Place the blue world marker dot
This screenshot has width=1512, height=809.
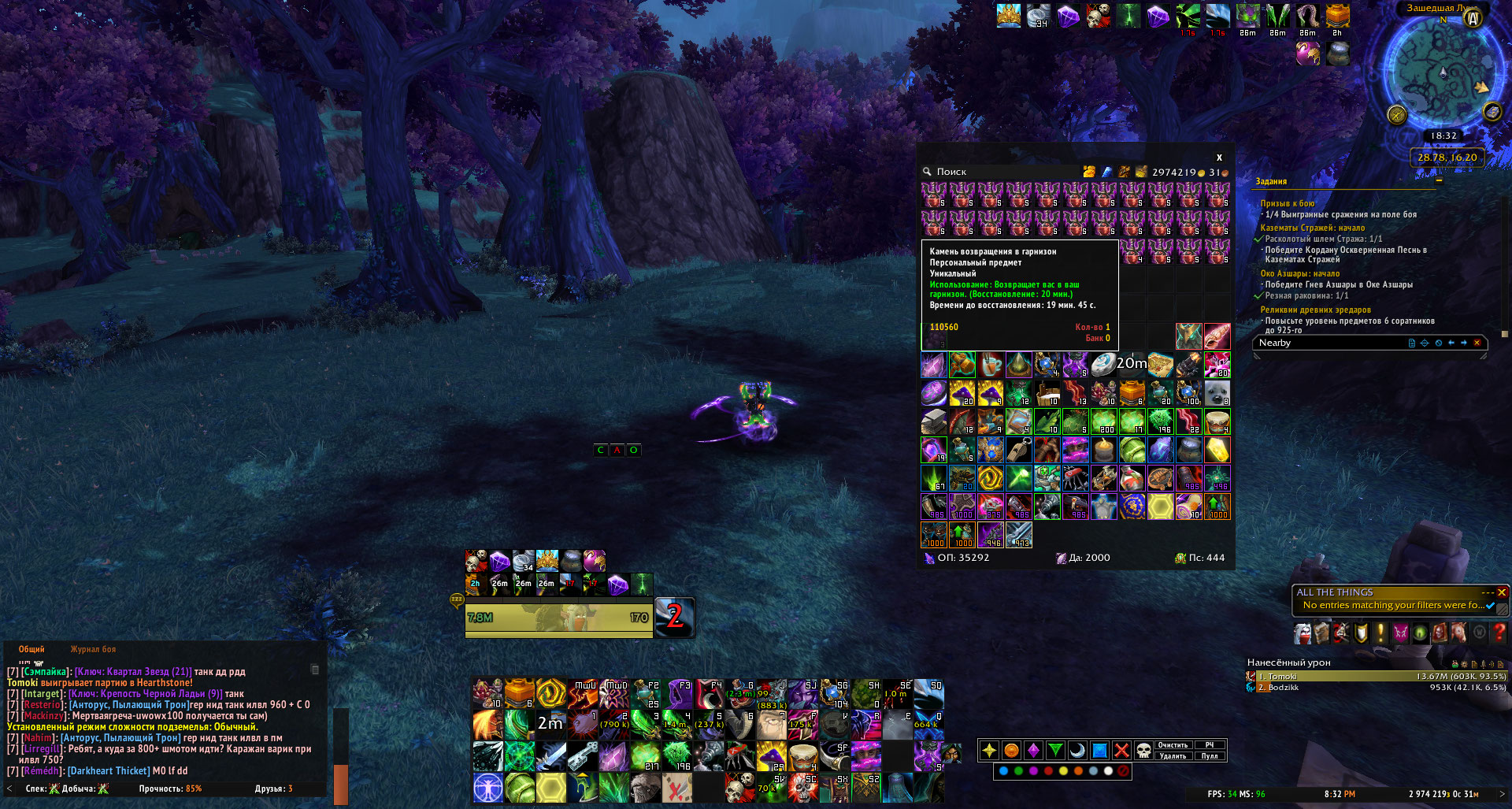point(1003,771)
